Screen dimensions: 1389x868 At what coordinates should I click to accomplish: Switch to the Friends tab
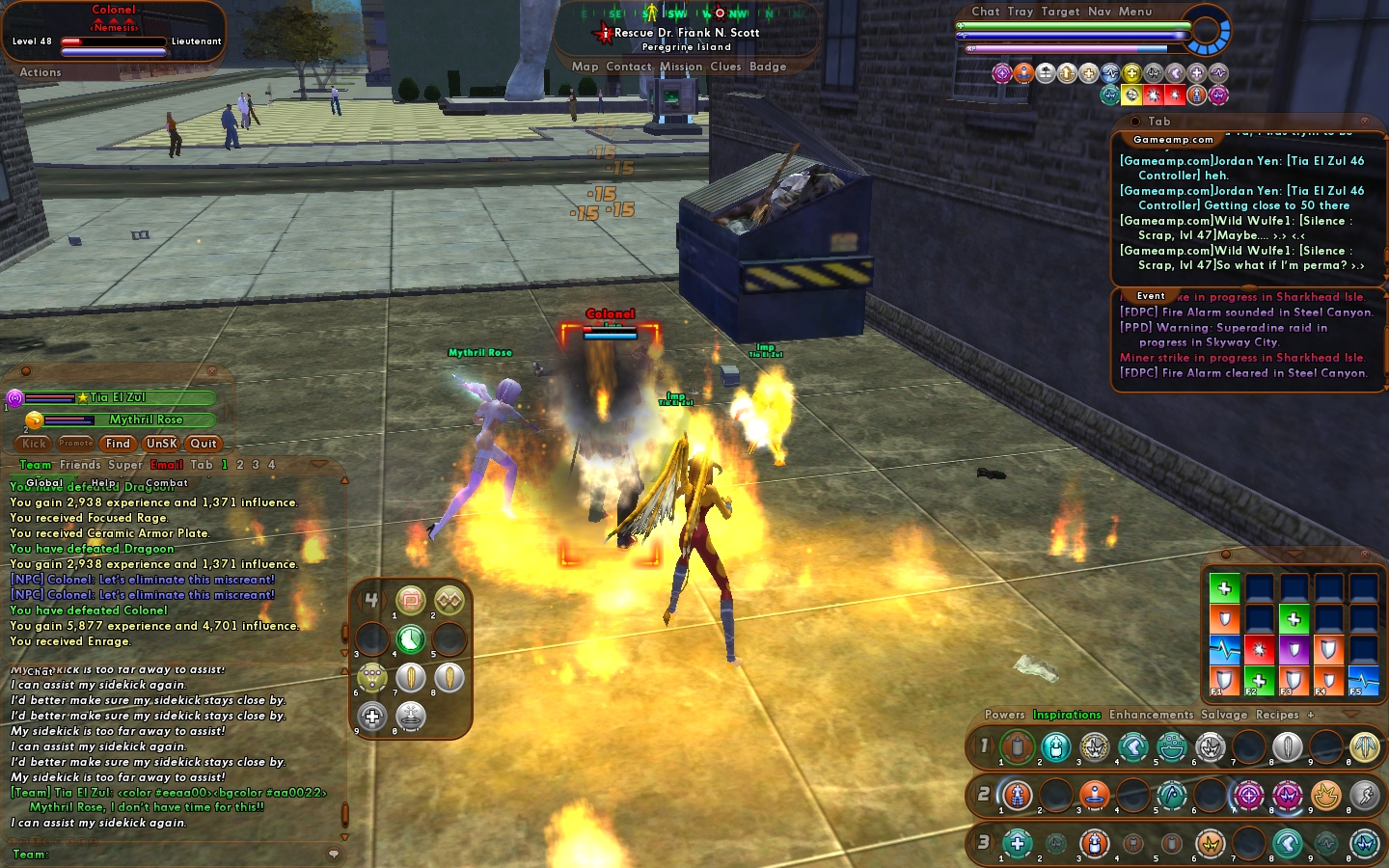tap(80, 465)
